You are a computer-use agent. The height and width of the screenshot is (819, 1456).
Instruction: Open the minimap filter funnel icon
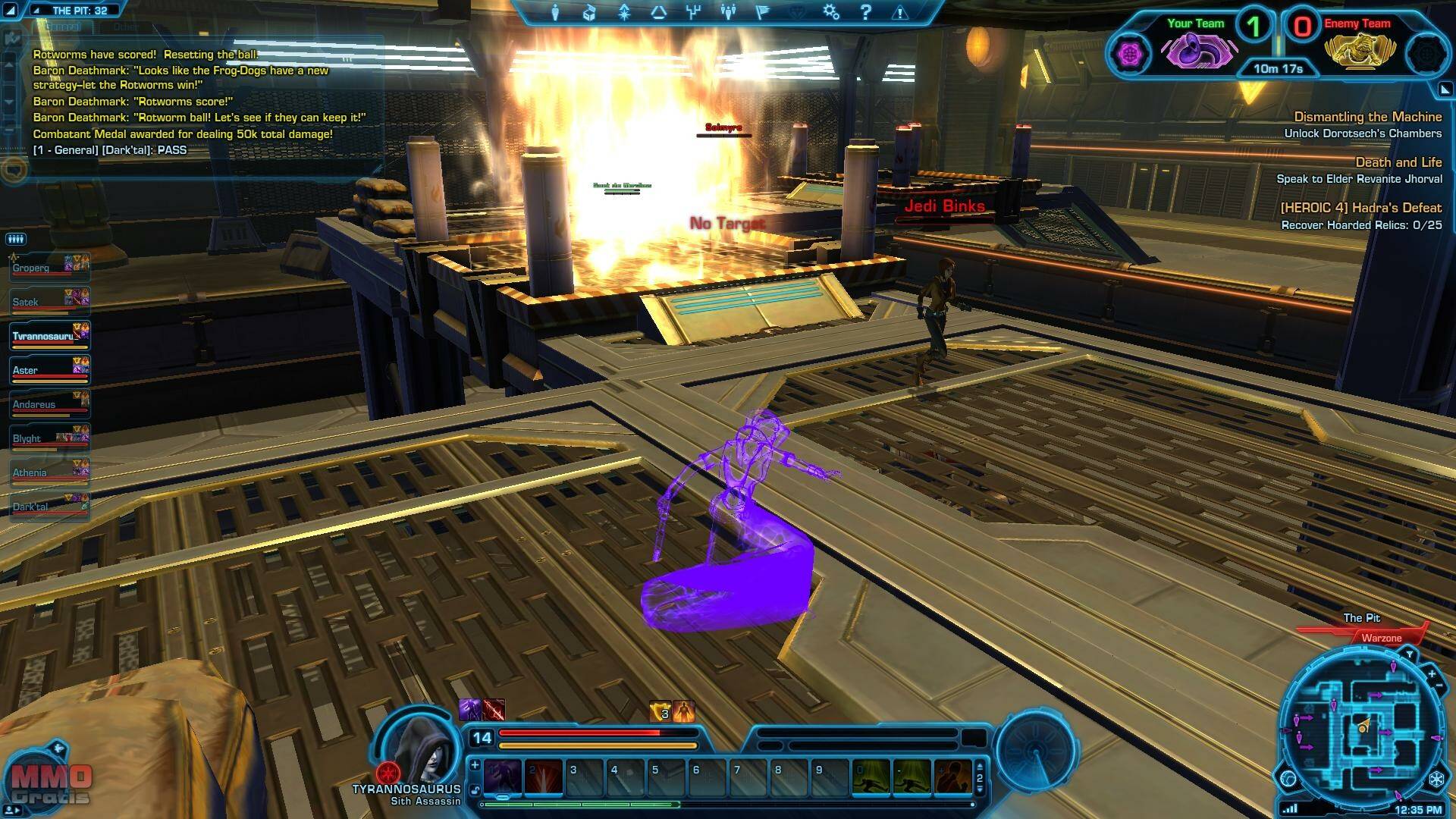click(x=1409, y=654)
